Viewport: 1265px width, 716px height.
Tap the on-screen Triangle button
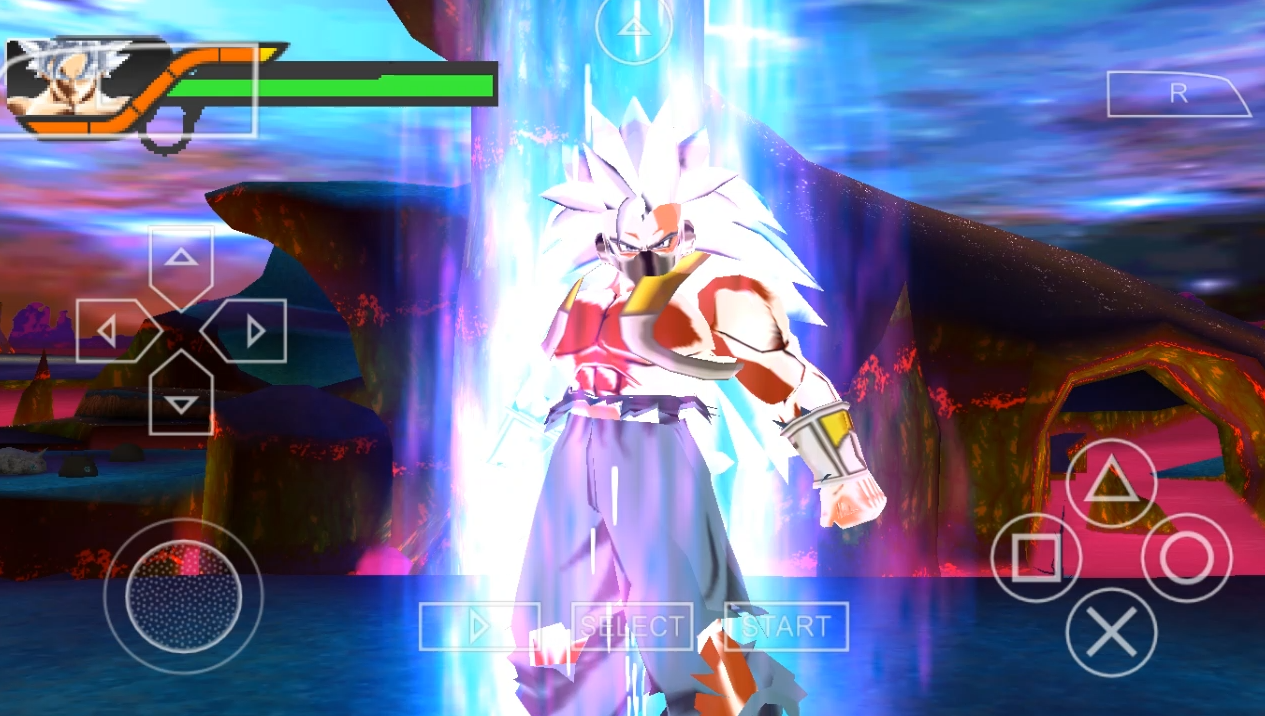click(x=1110, y=485)
